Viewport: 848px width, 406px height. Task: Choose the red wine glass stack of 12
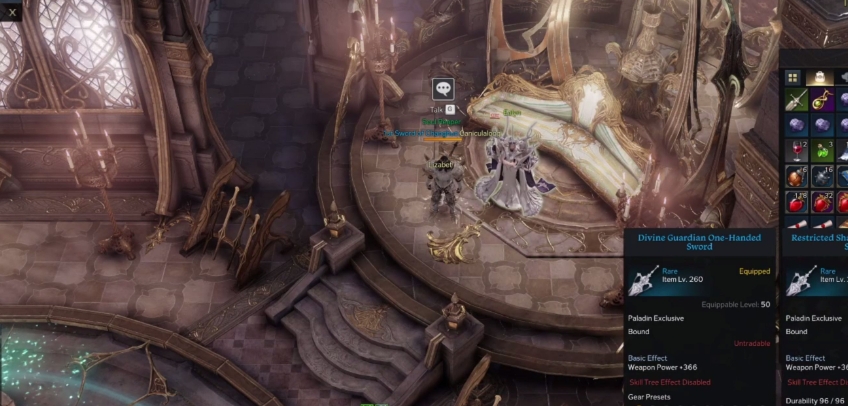796,152
